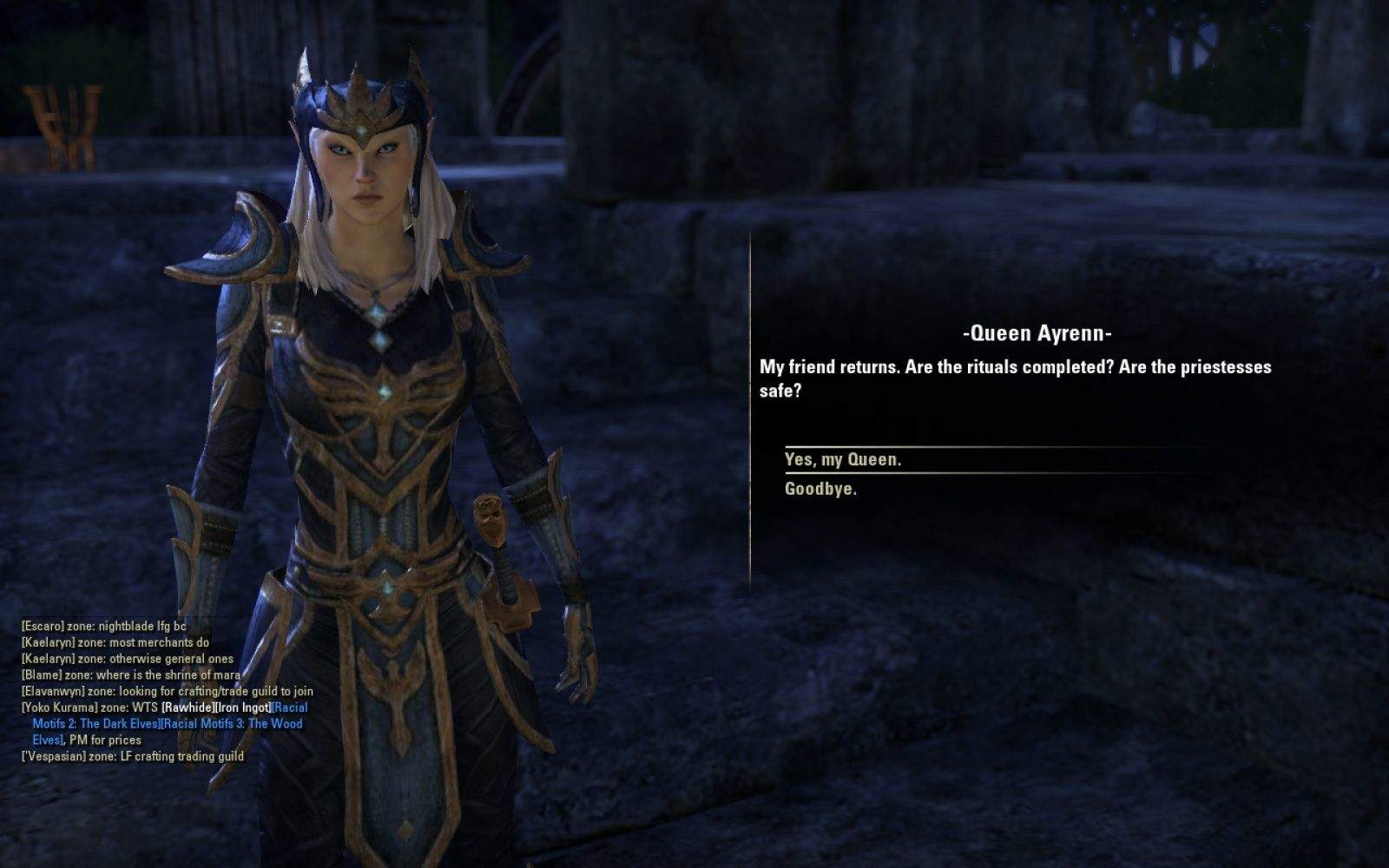
Task: Click Yoko Kurama's name in zone chat
Action: click(x=60, y=707)
